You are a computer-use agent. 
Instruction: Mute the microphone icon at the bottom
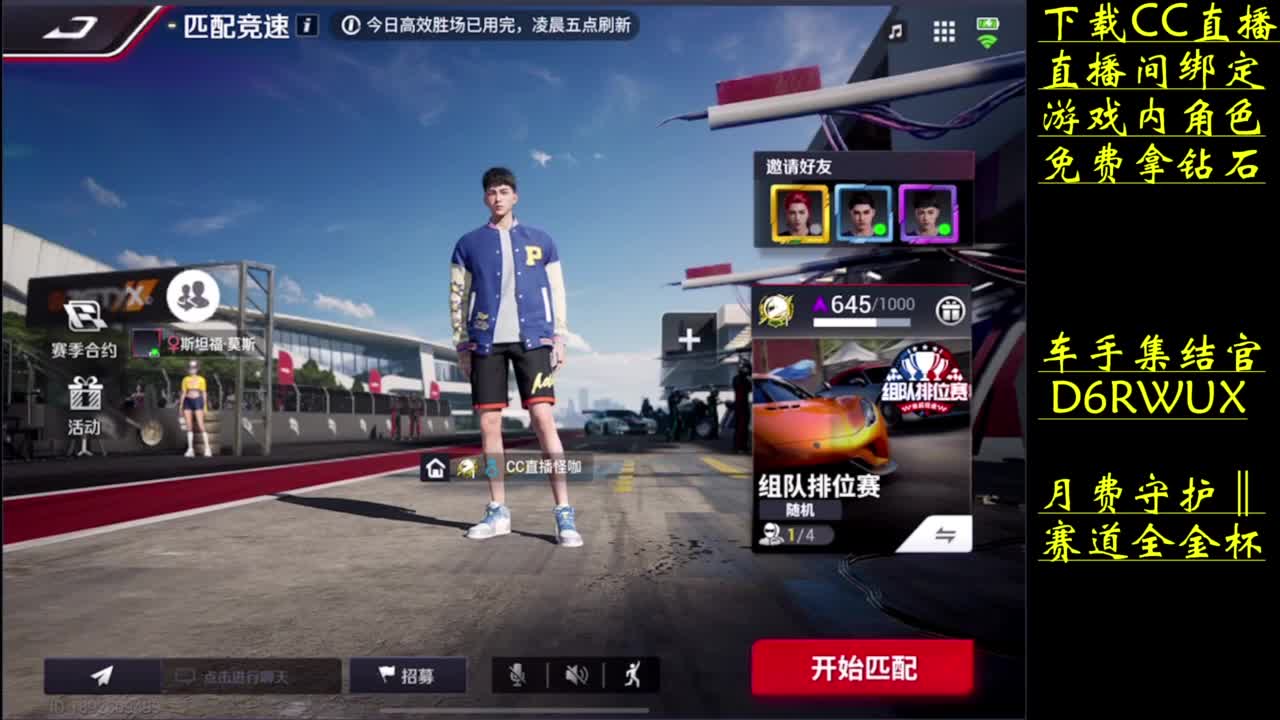coord(514,675)
